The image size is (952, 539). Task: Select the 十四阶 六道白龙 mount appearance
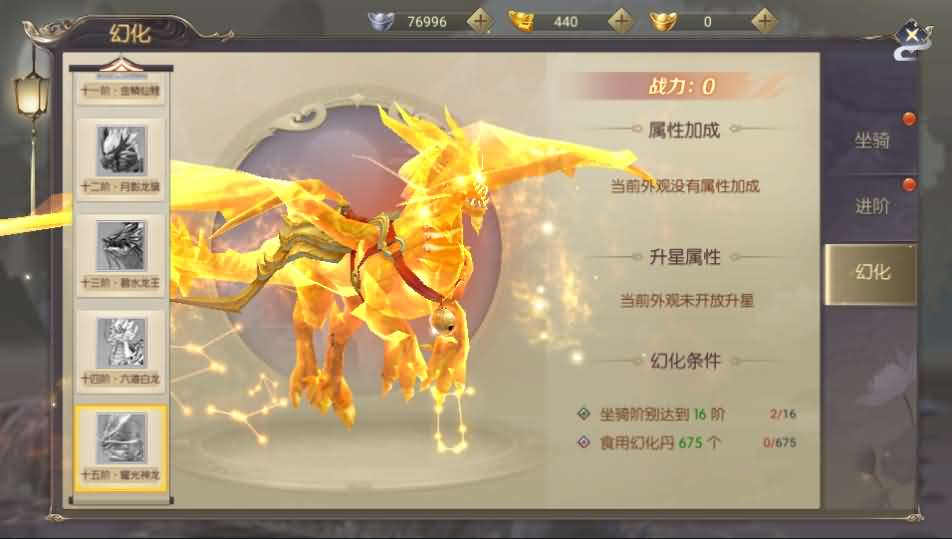120,350
